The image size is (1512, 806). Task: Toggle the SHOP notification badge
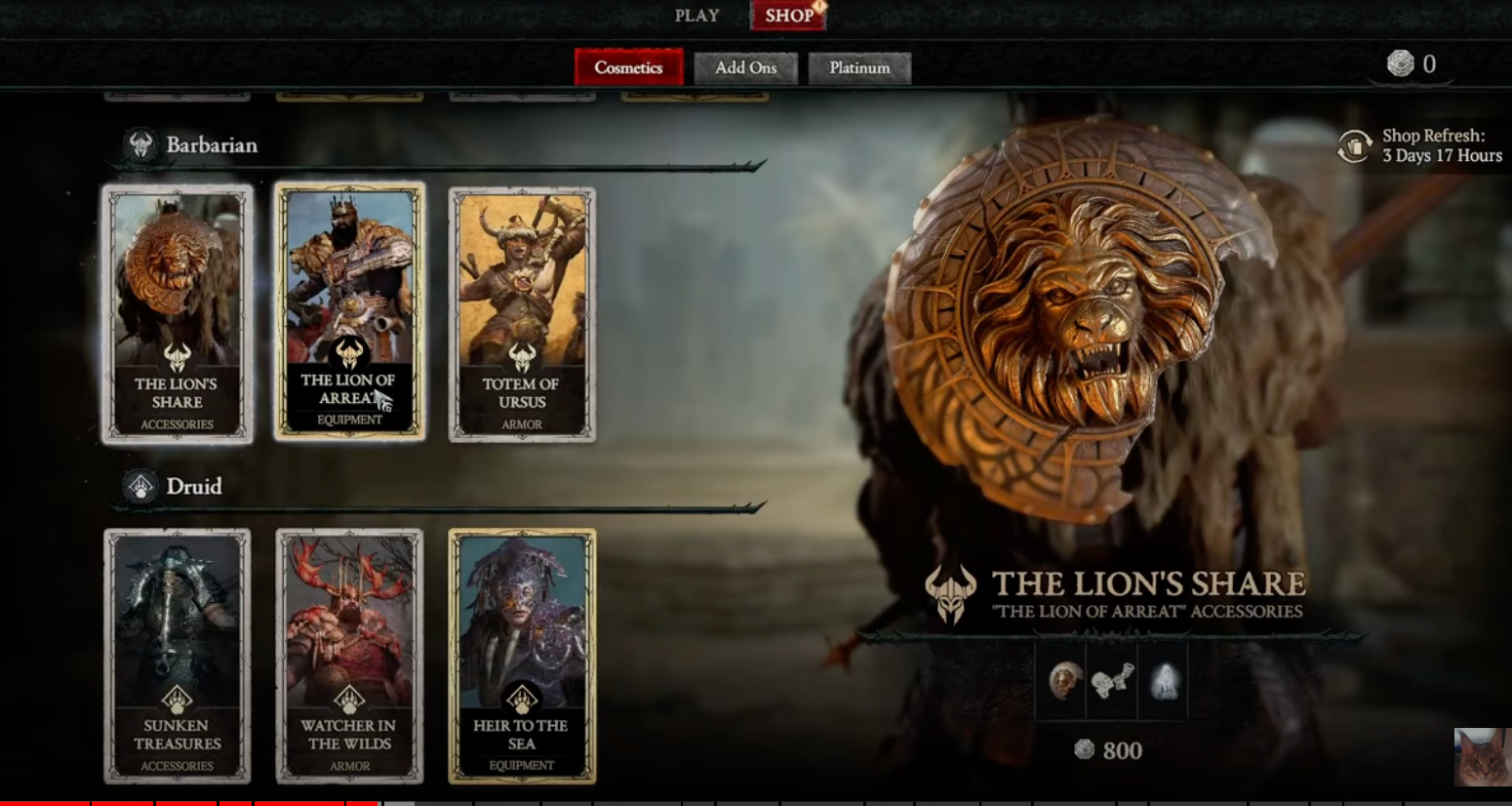coord(817,6)
